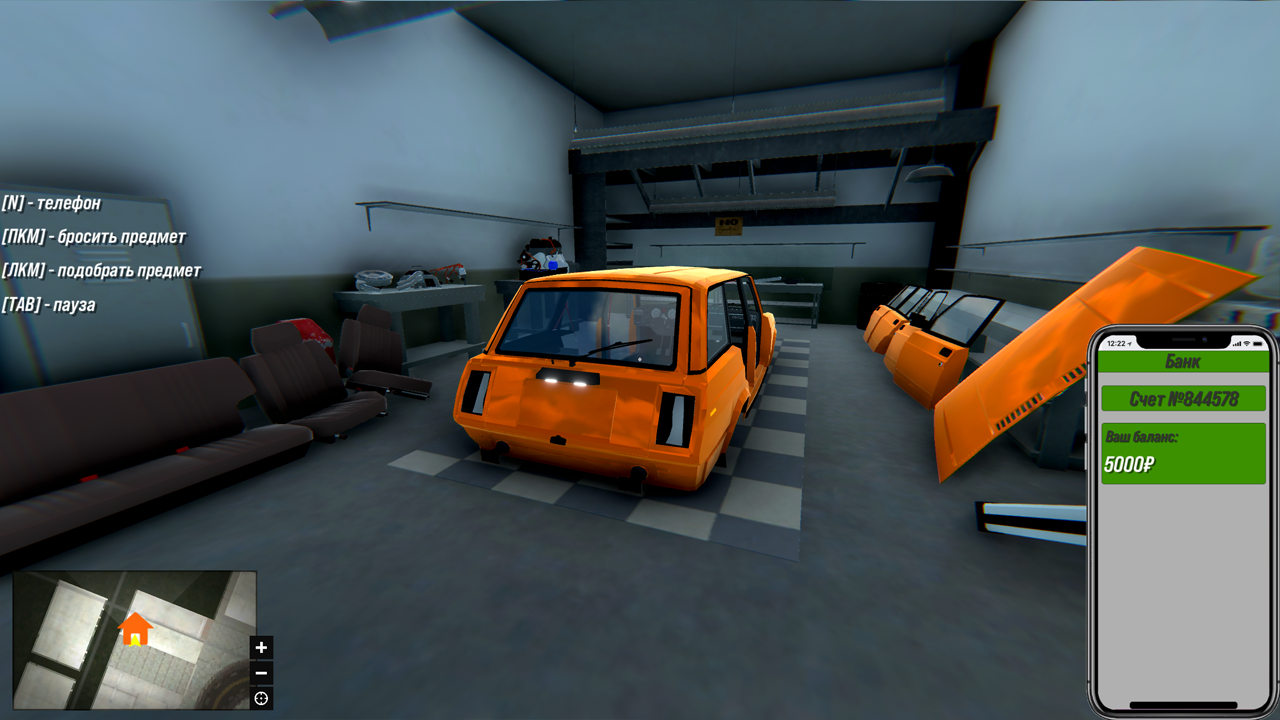
Task: Select the Ваш баланс 5000₽ panel
Action: (1183, 453)
